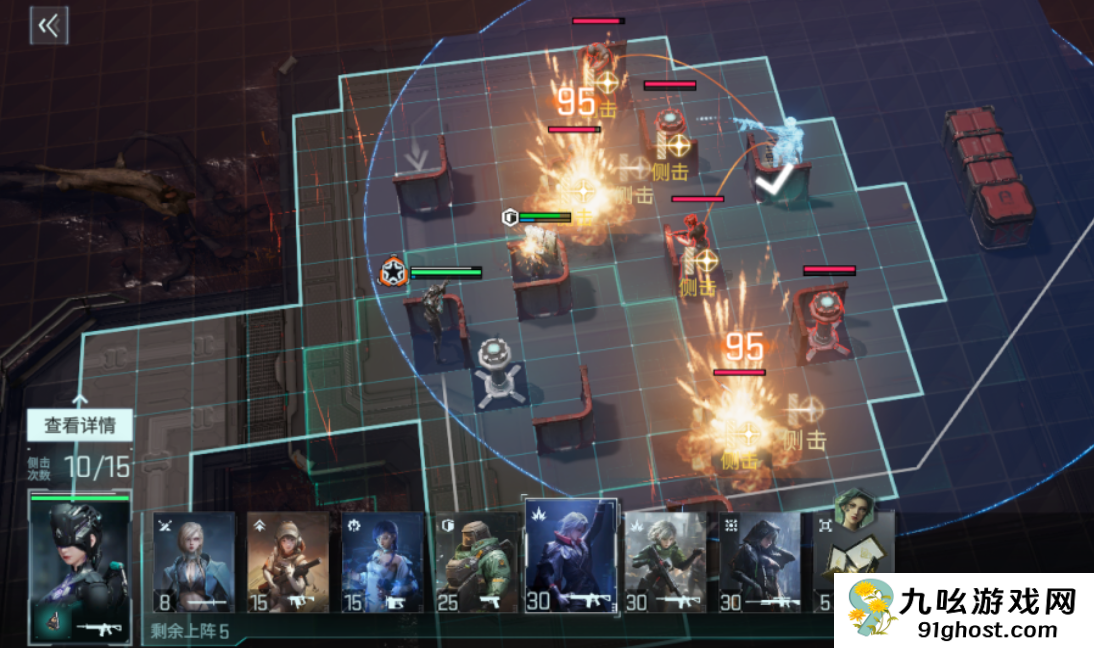The height and width of the screenshot is (648, 1094).
Task: Select the dark hooded operator card
Action: coord(760,562)
